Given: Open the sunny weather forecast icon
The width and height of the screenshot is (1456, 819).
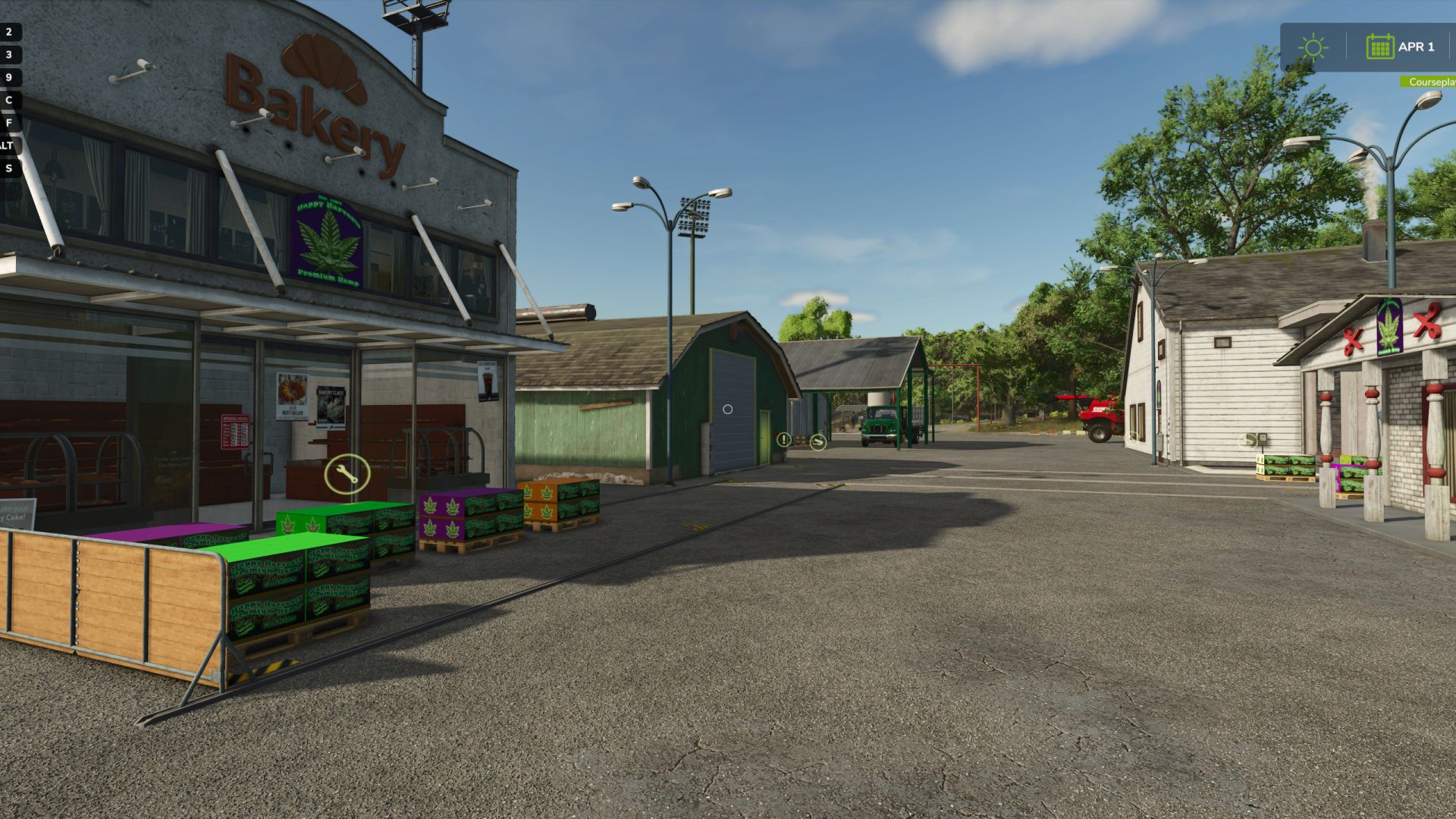Looking at the screenshot, I should click(1313, 48).
